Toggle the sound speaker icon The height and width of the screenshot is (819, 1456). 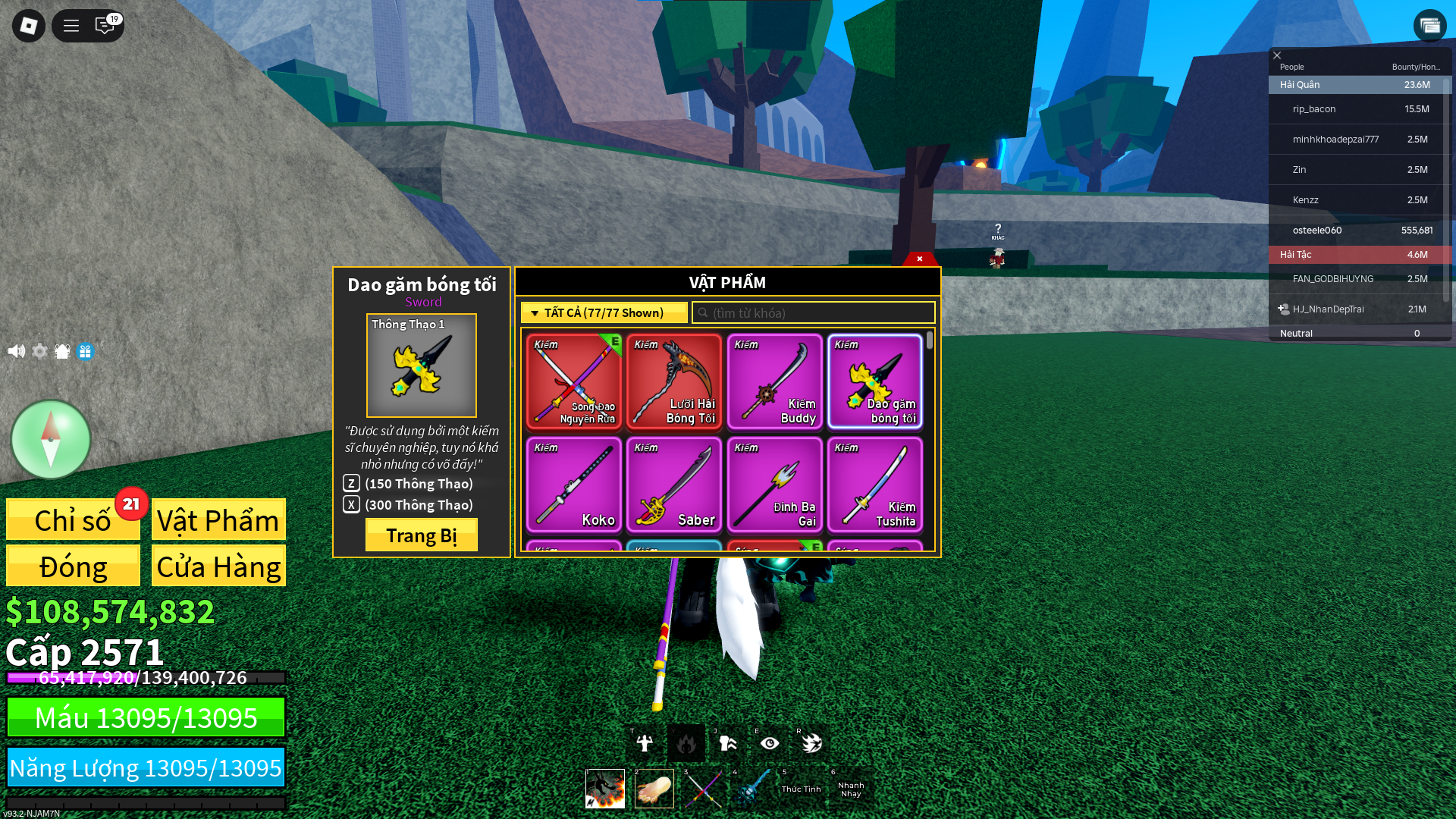16,351
